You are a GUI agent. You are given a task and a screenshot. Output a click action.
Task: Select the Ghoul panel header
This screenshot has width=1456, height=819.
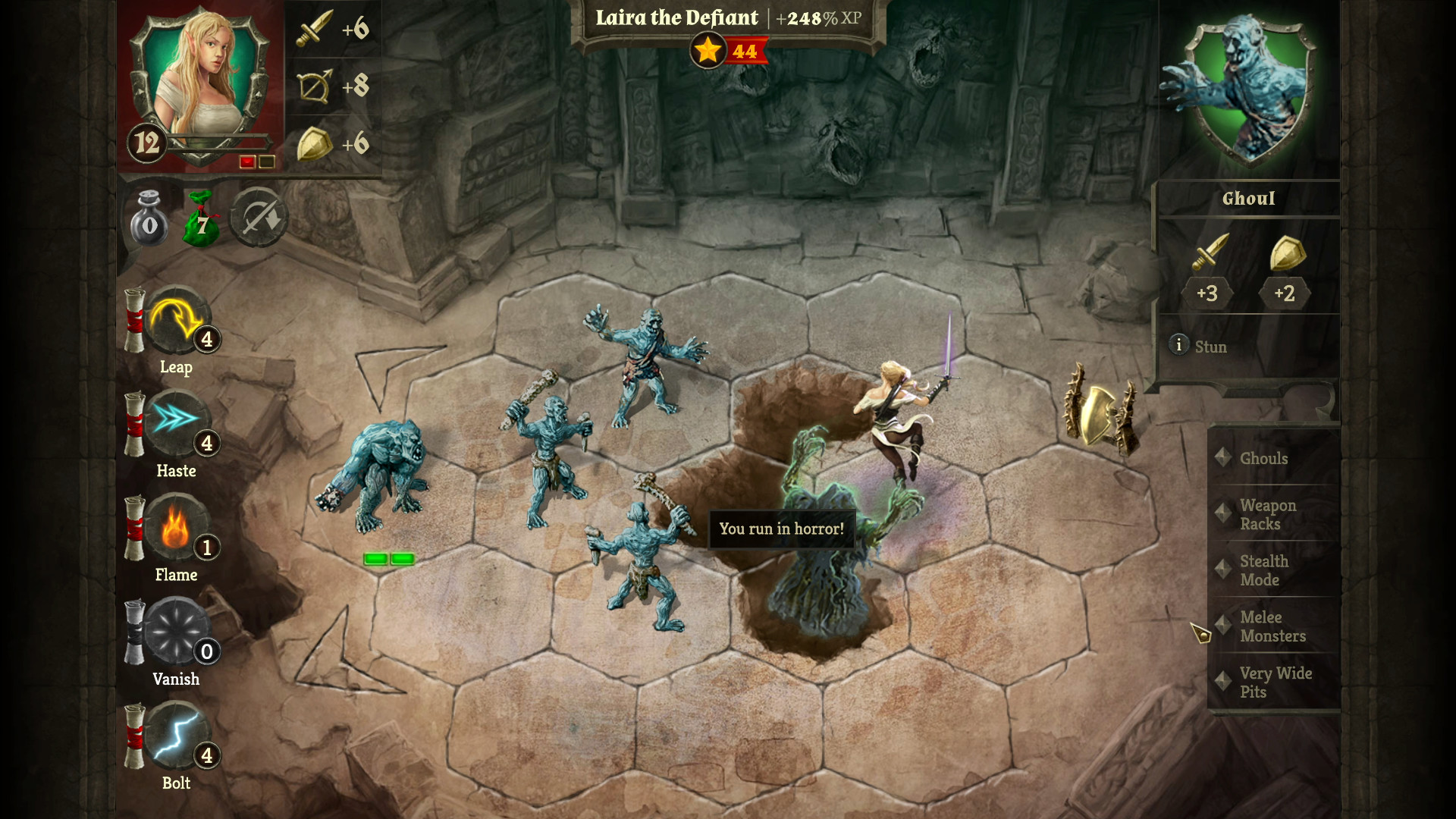[1249, 199]
